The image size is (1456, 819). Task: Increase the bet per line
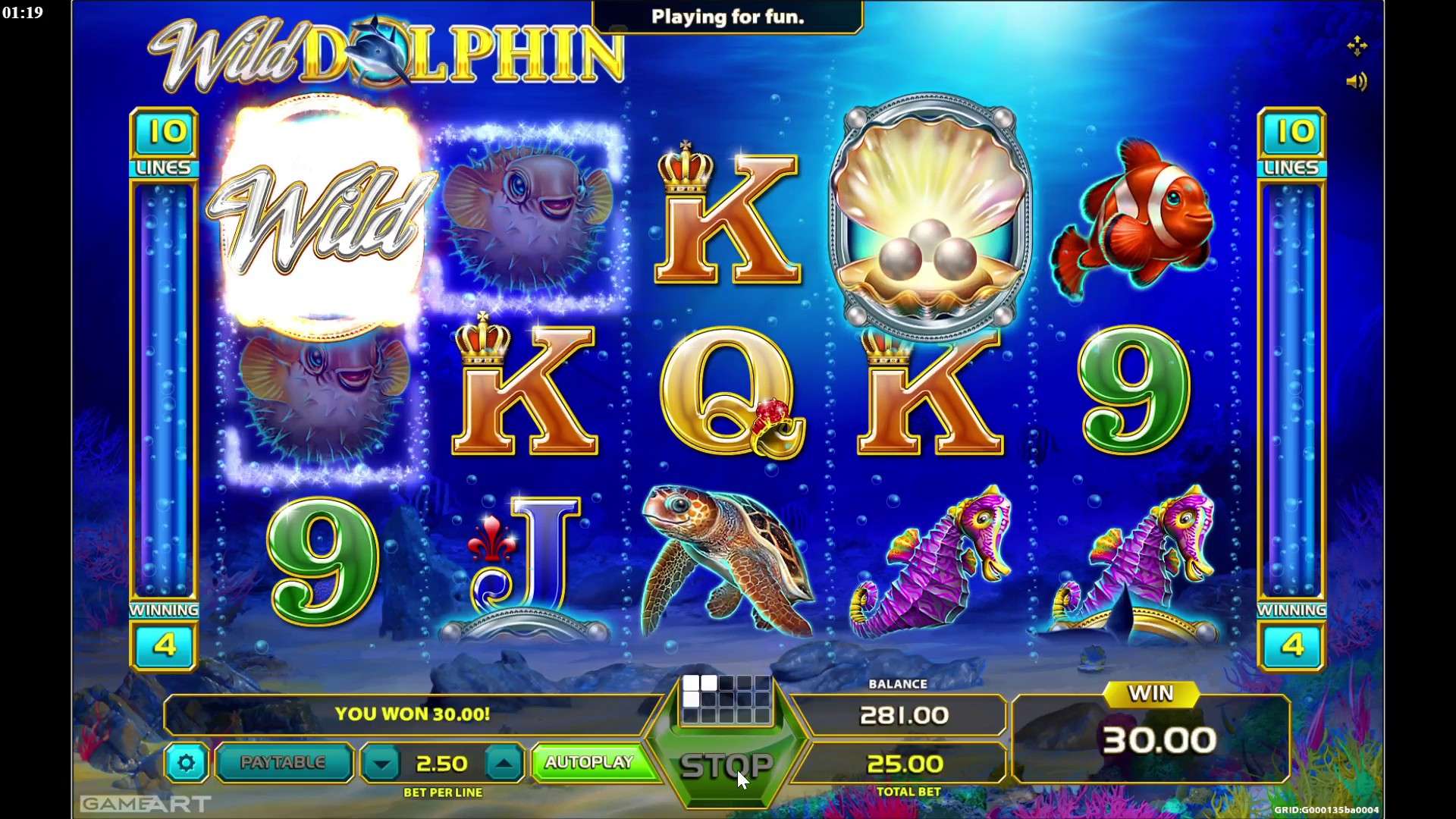click(x=506, y=763)
